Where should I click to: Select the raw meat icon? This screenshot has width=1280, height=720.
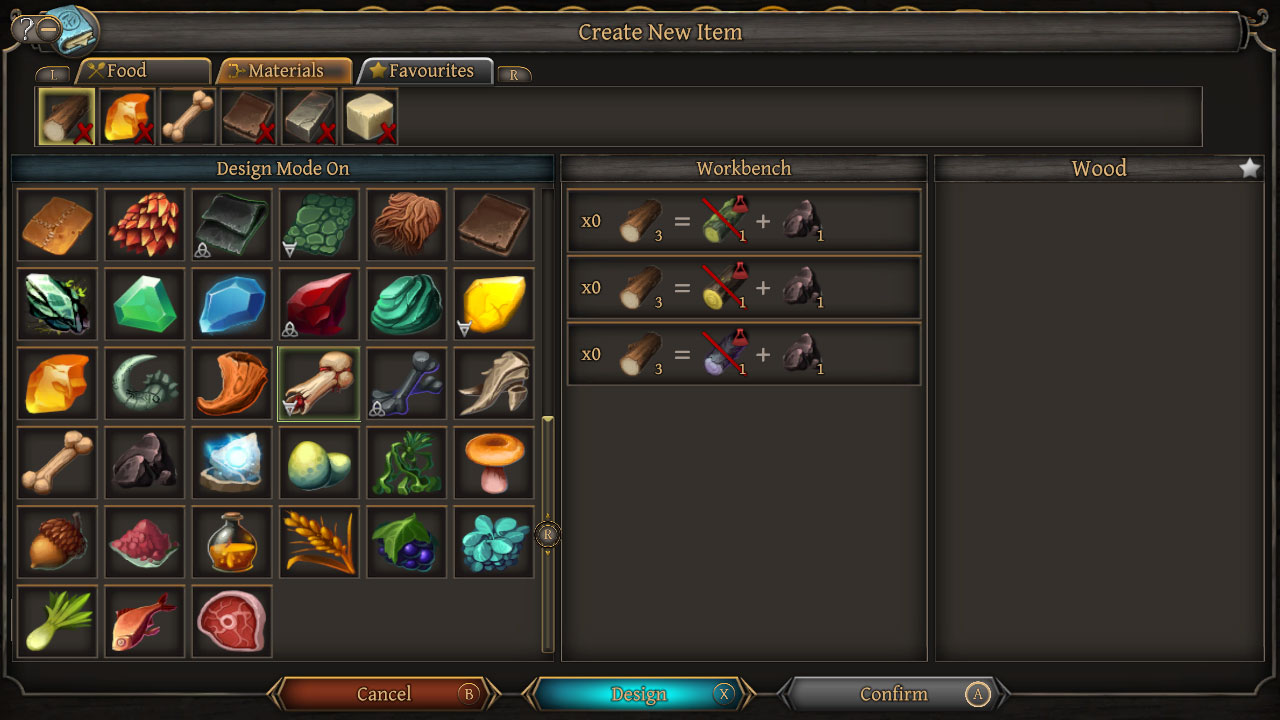point(231,622)
